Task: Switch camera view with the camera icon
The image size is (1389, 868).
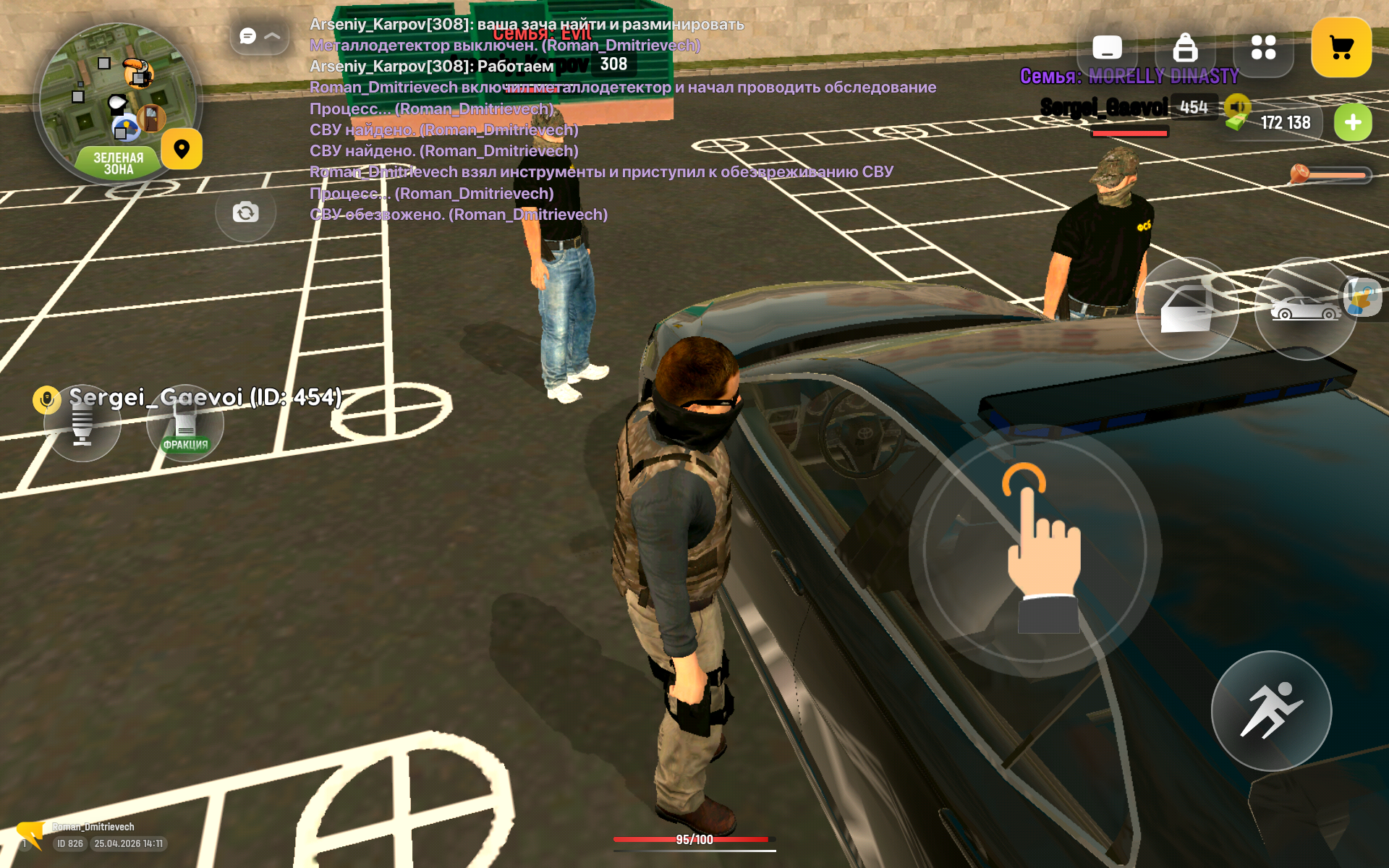Action: click(245, 212)
